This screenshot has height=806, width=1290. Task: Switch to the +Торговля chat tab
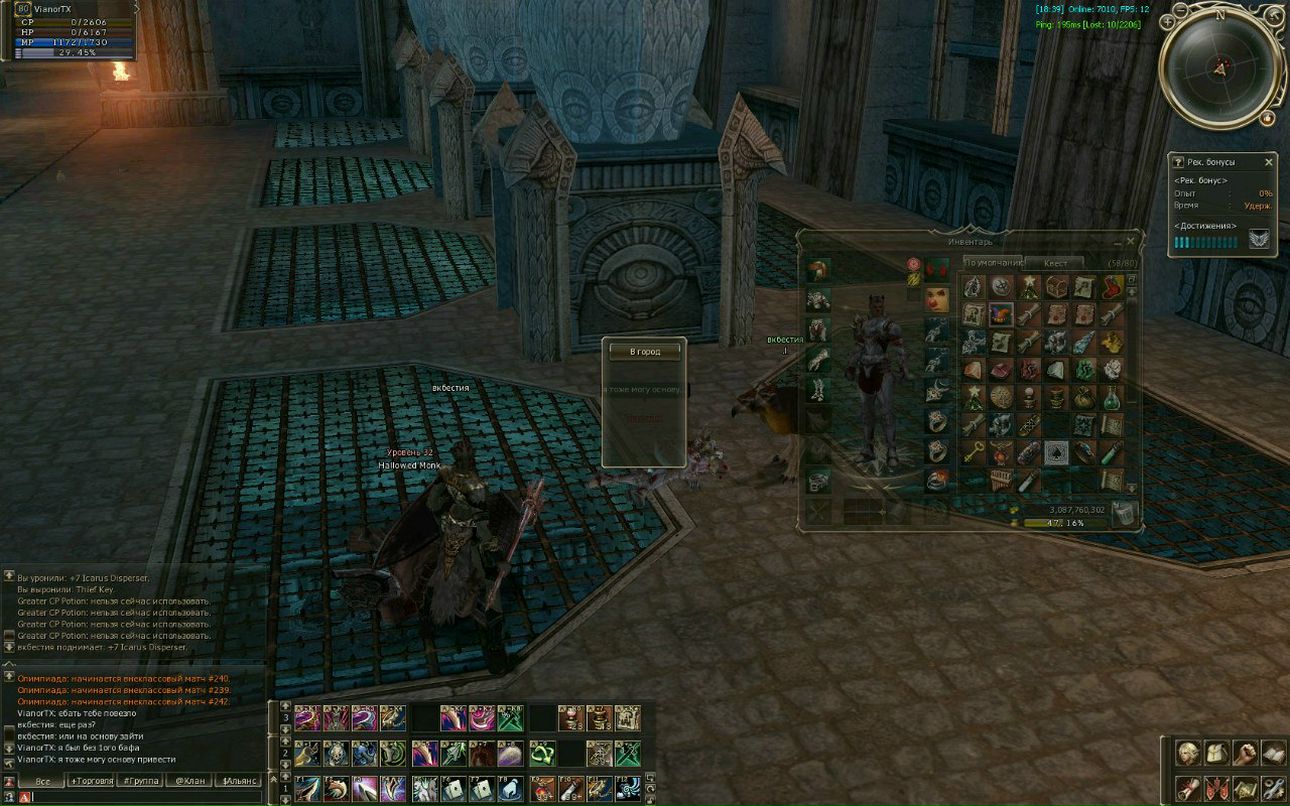pyautogui.click(x=90, y=781)
